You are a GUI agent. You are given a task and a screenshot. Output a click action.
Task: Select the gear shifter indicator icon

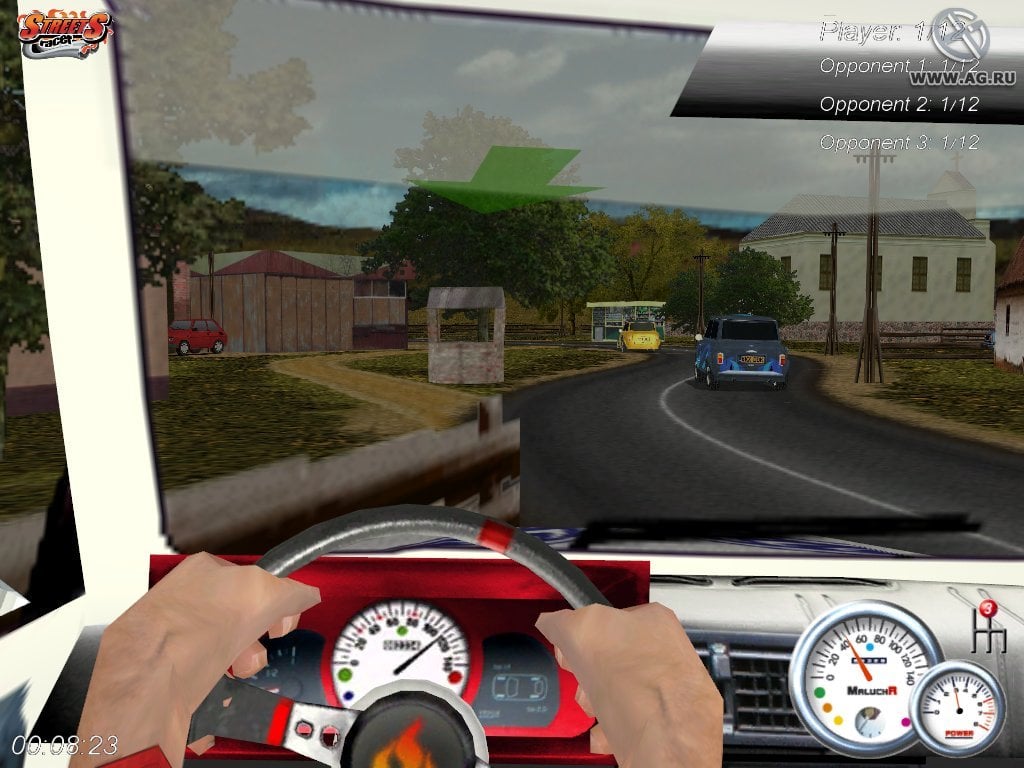point(988,627)
